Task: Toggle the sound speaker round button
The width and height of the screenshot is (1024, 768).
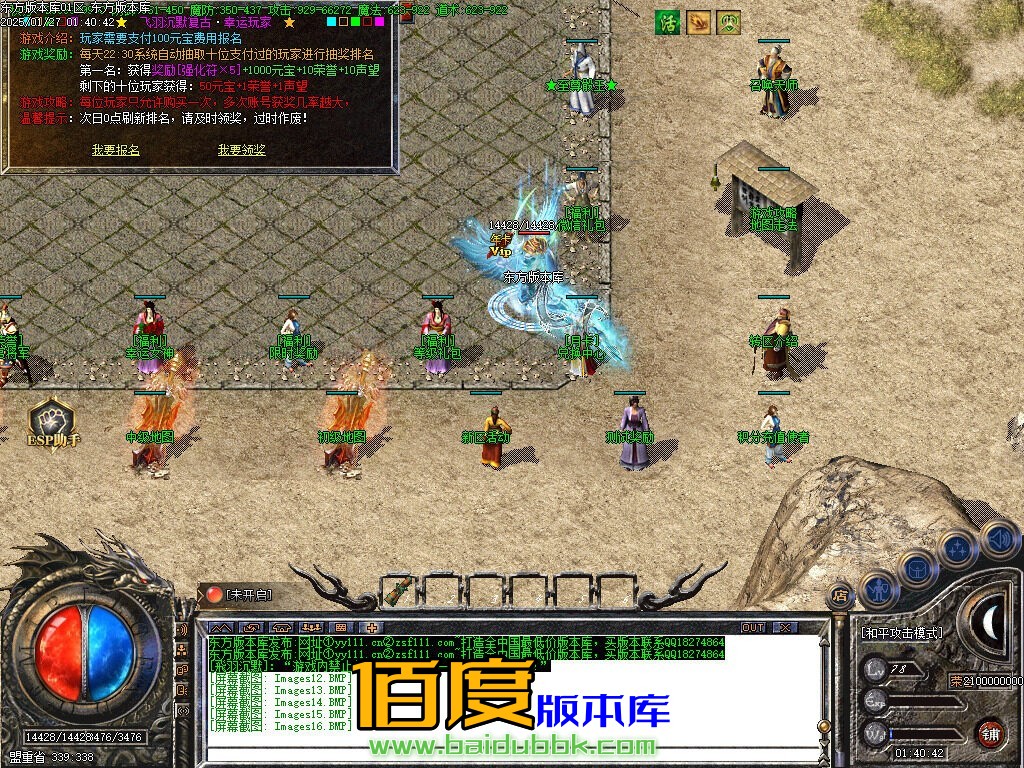Action: (x=998, y=539)
